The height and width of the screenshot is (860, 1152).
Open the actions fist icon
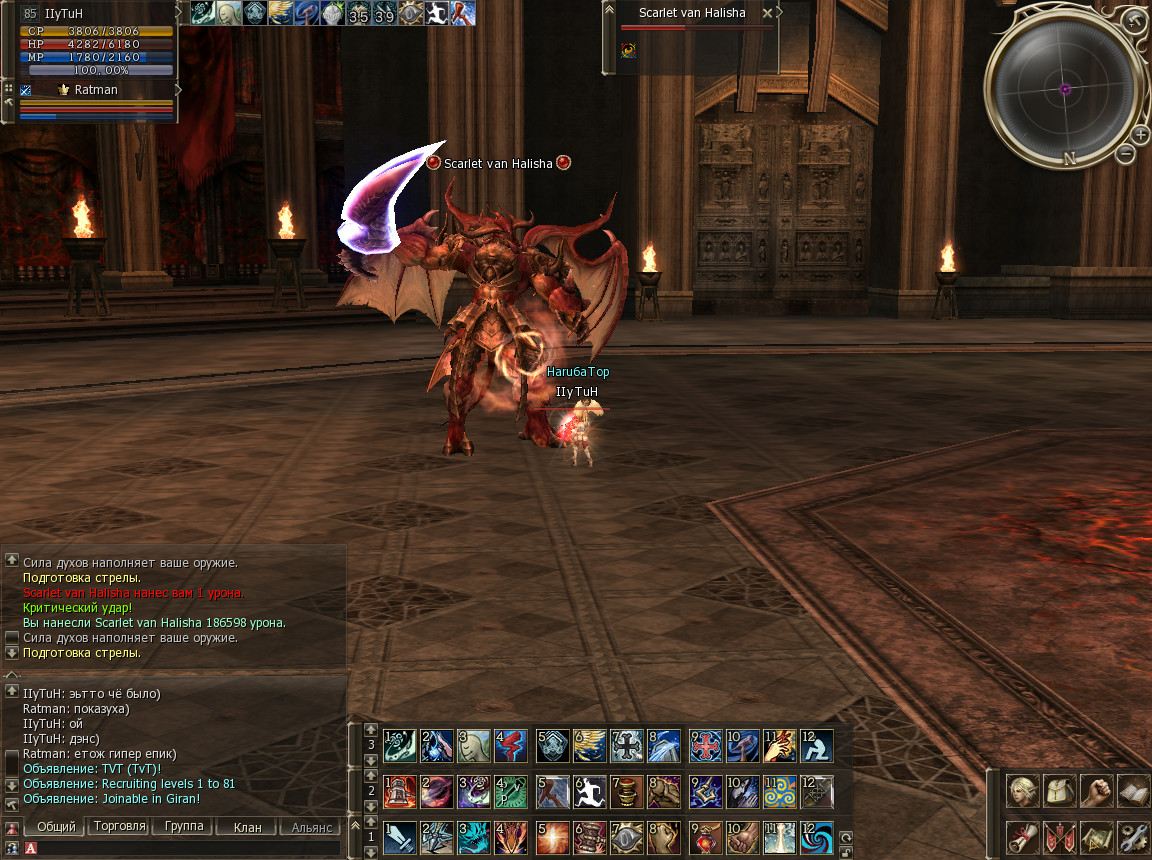(x=1097, y=790)
